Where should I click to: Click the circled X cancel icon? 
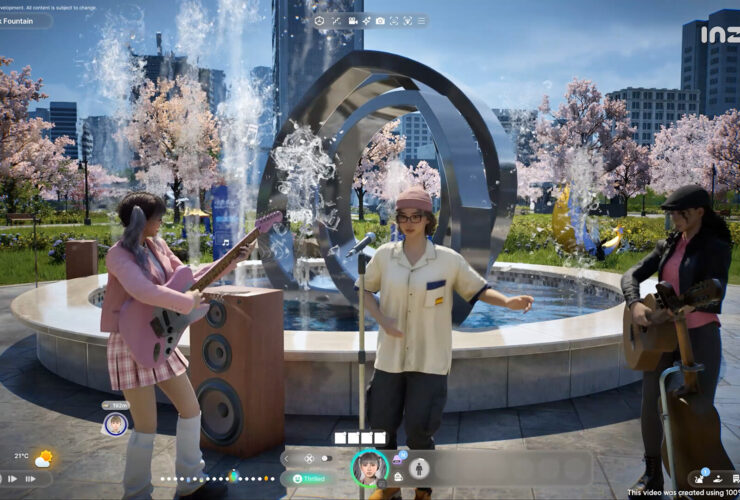click(309, 458)
